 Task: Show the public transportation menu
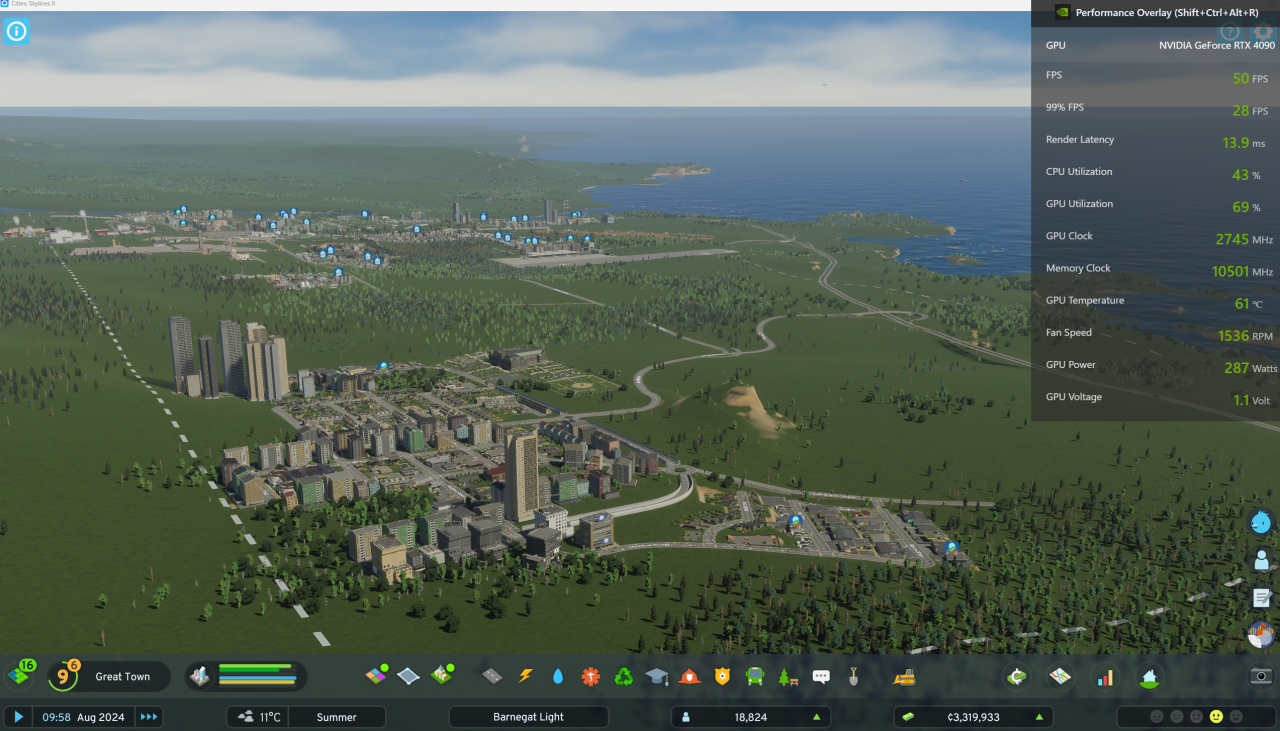[755, 677]
